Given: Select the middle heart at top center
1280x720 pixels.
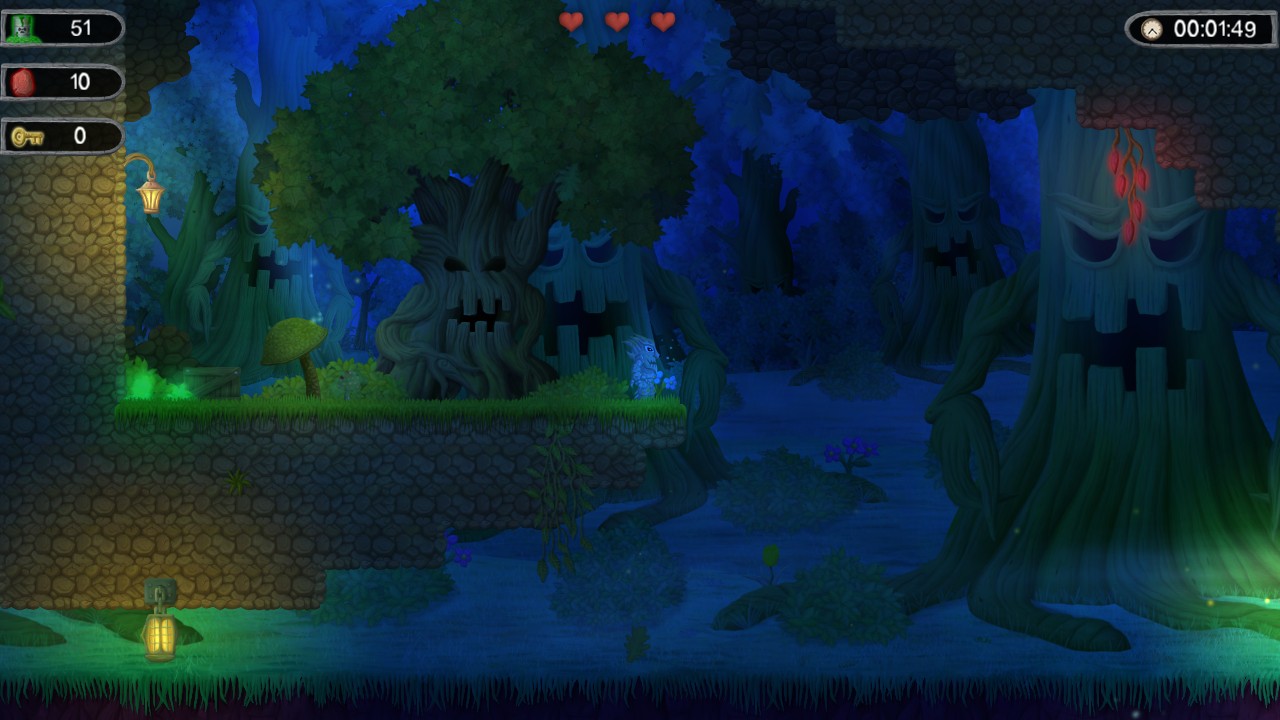Looking at the screenshot, I should [618, 21].
